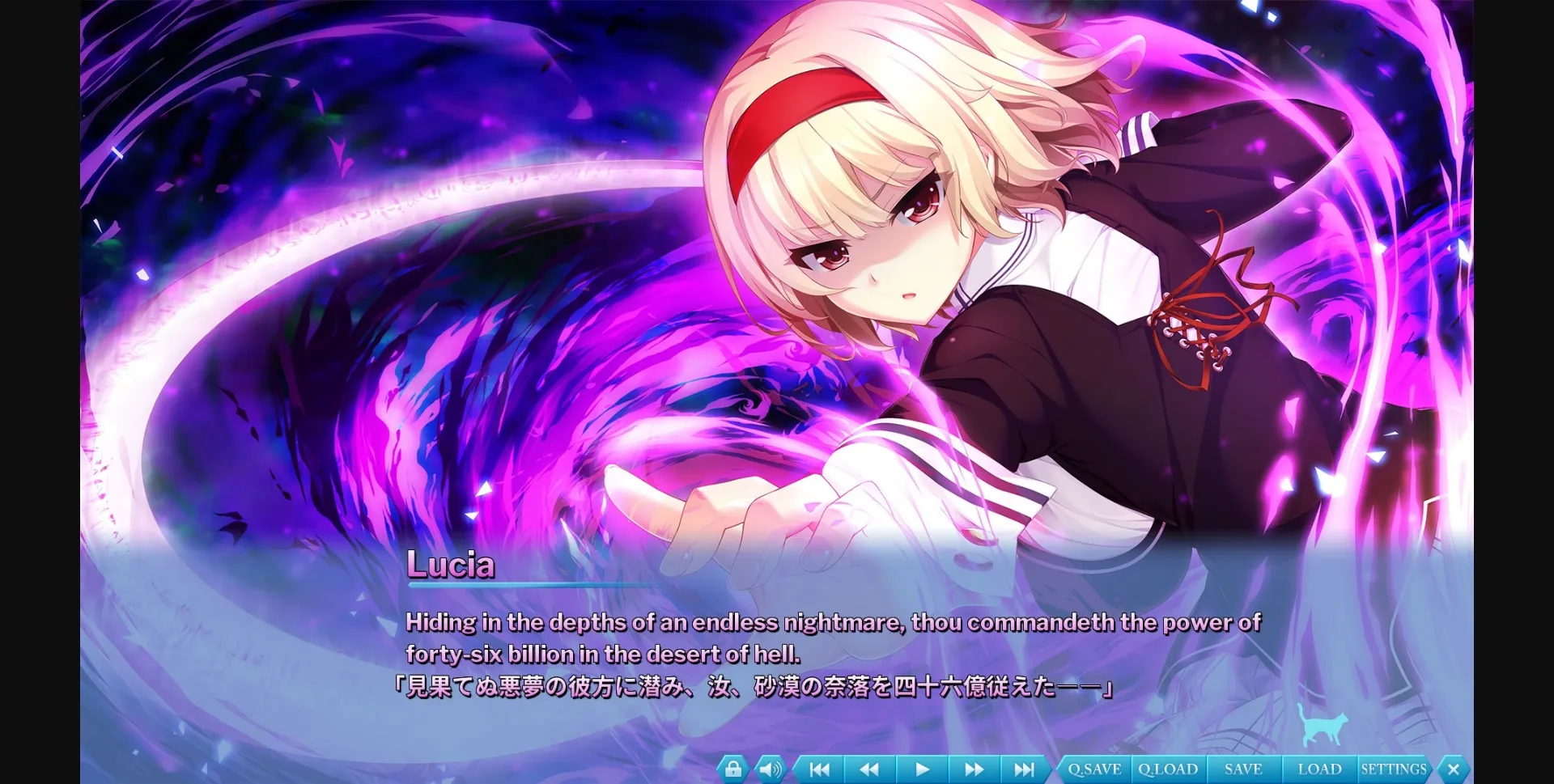The width and height of the screenshot is (1554, 784).
Task: Click the pause icon area on the playback bar
Action: 922,769
